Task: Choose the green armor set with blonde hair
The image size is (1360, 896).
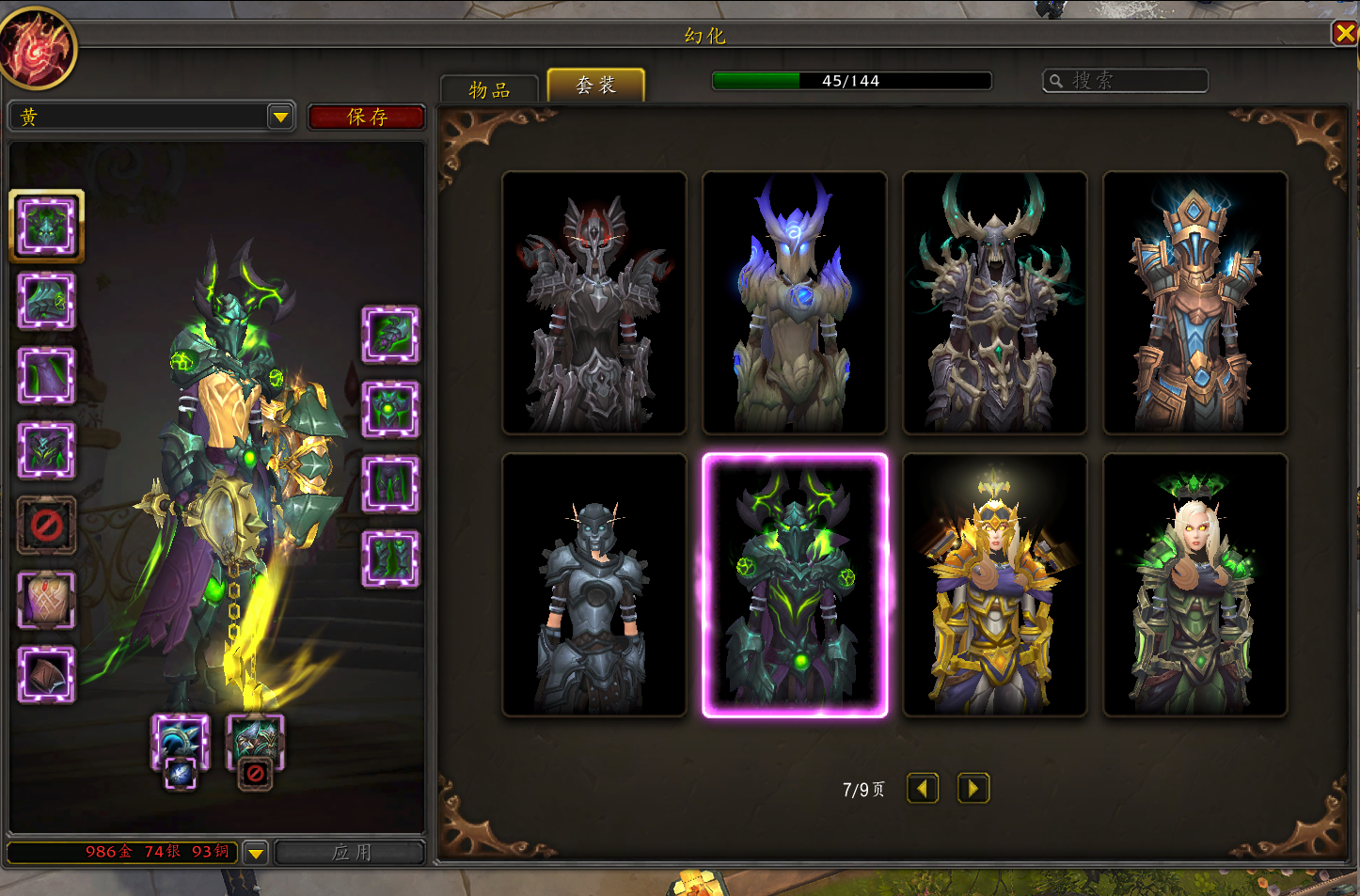Action: pyautogui.click(x=1195, y=585)
